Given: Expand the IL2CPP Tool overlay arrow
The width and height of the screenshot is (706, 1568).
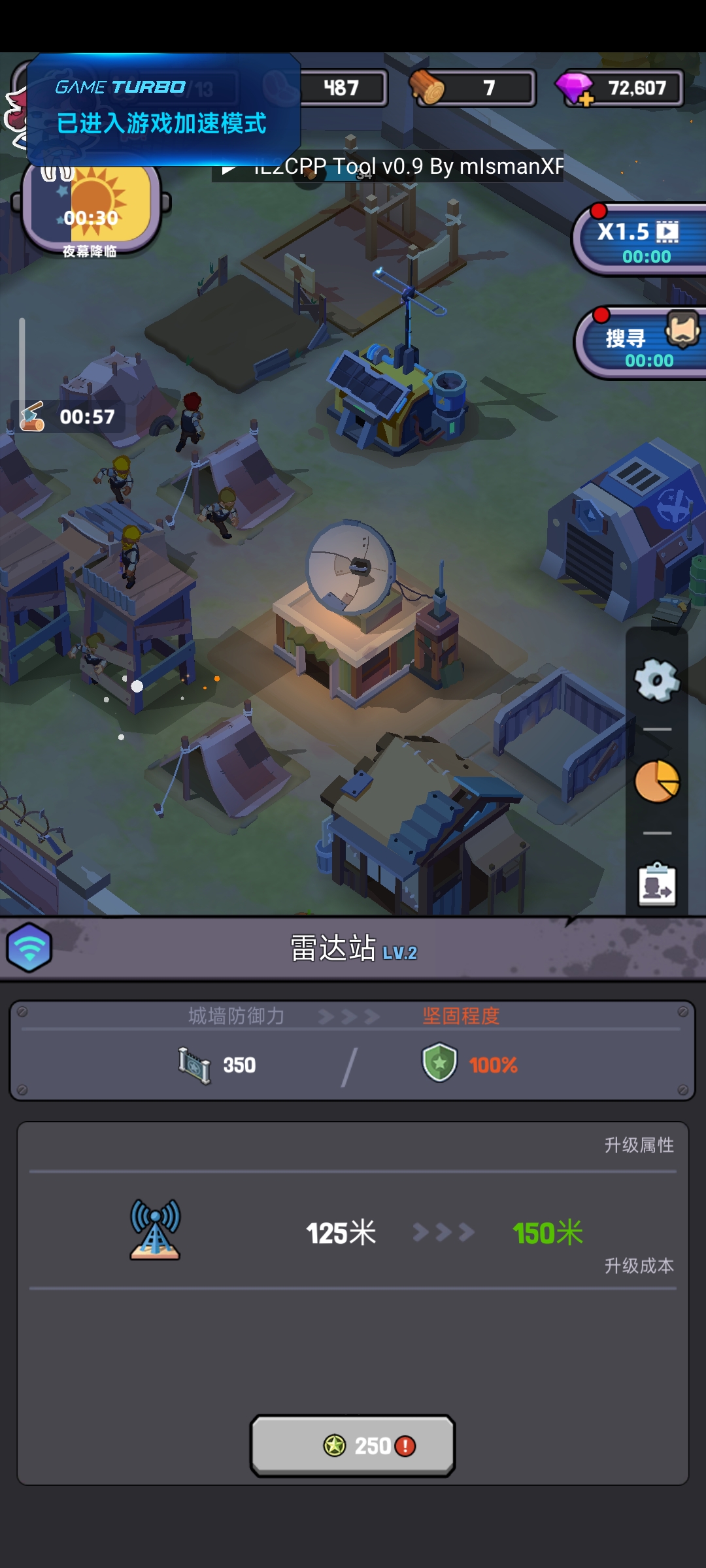Looking at the screenshot, I should click(x=228, y=168).
